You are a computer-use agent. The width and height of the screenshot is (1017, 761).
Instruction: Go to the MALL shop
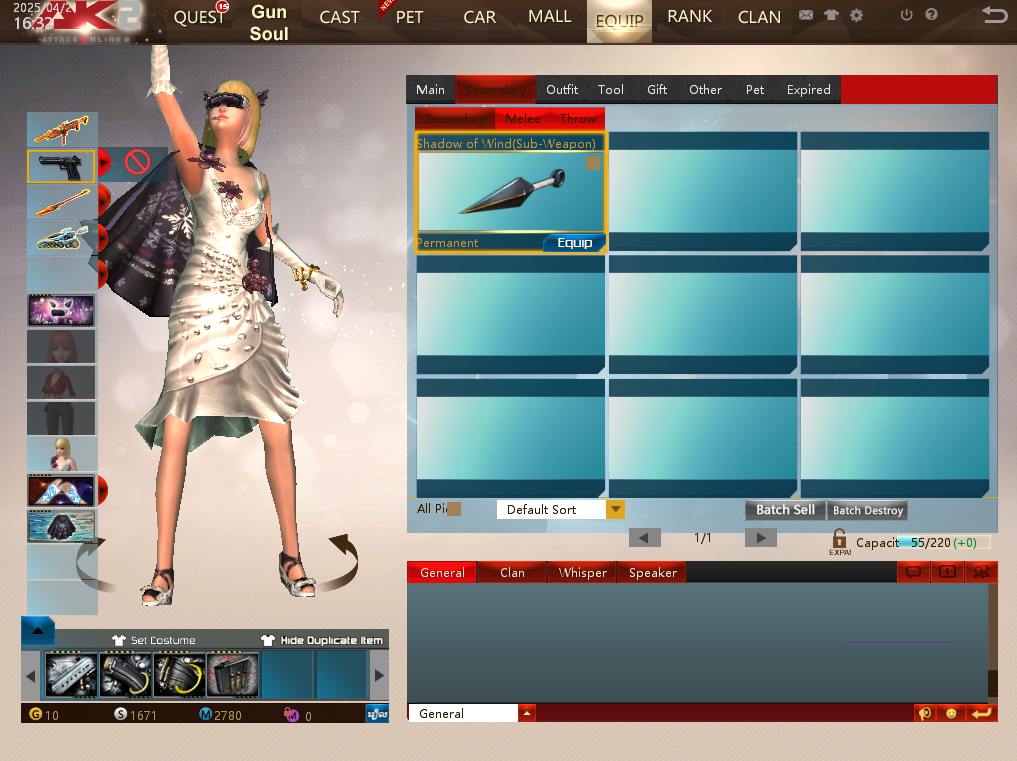(x=549, y=17)
